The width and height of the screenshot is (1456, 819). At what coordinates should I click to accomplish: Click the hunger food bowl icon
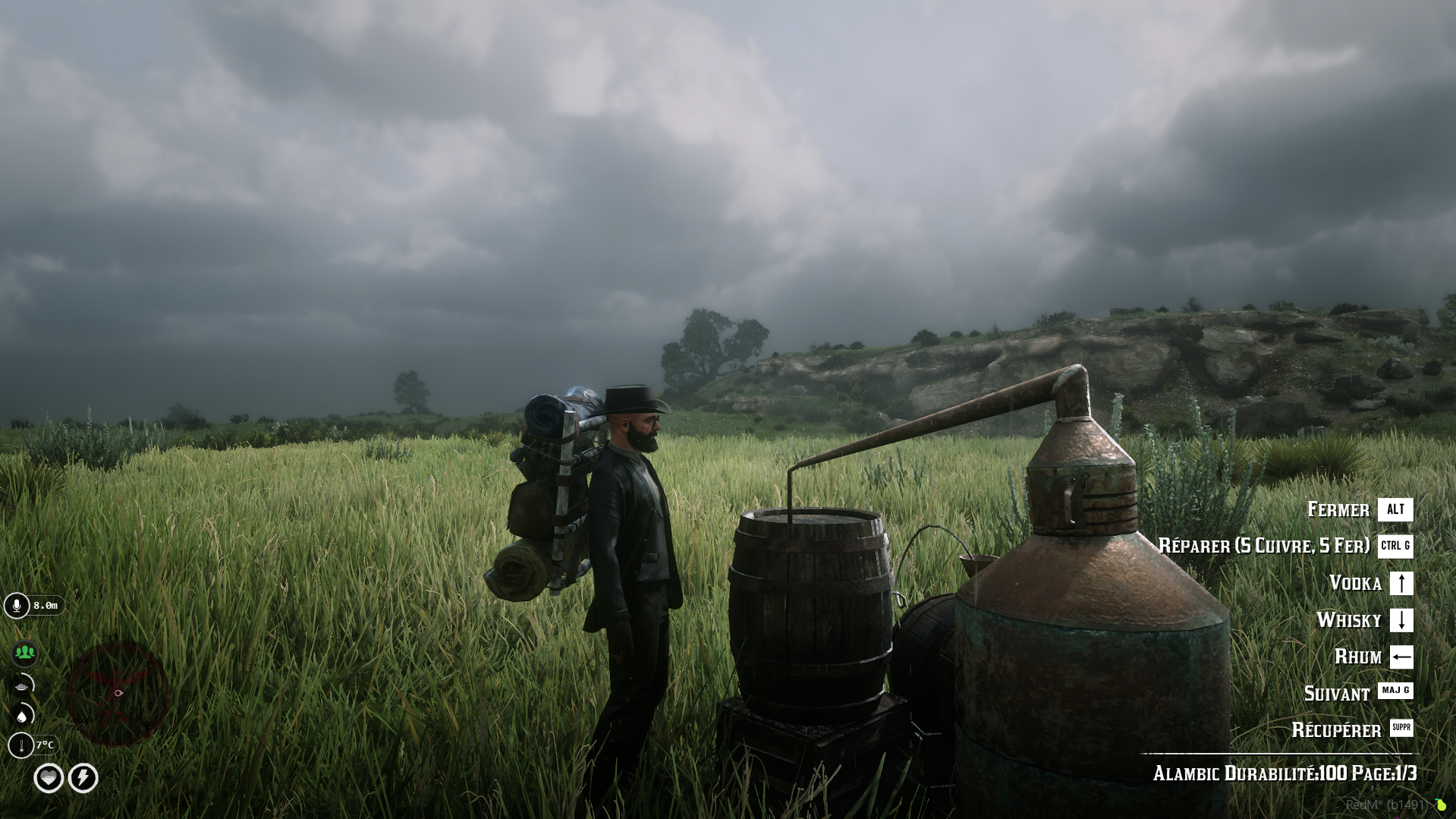(x=22, y=686)
